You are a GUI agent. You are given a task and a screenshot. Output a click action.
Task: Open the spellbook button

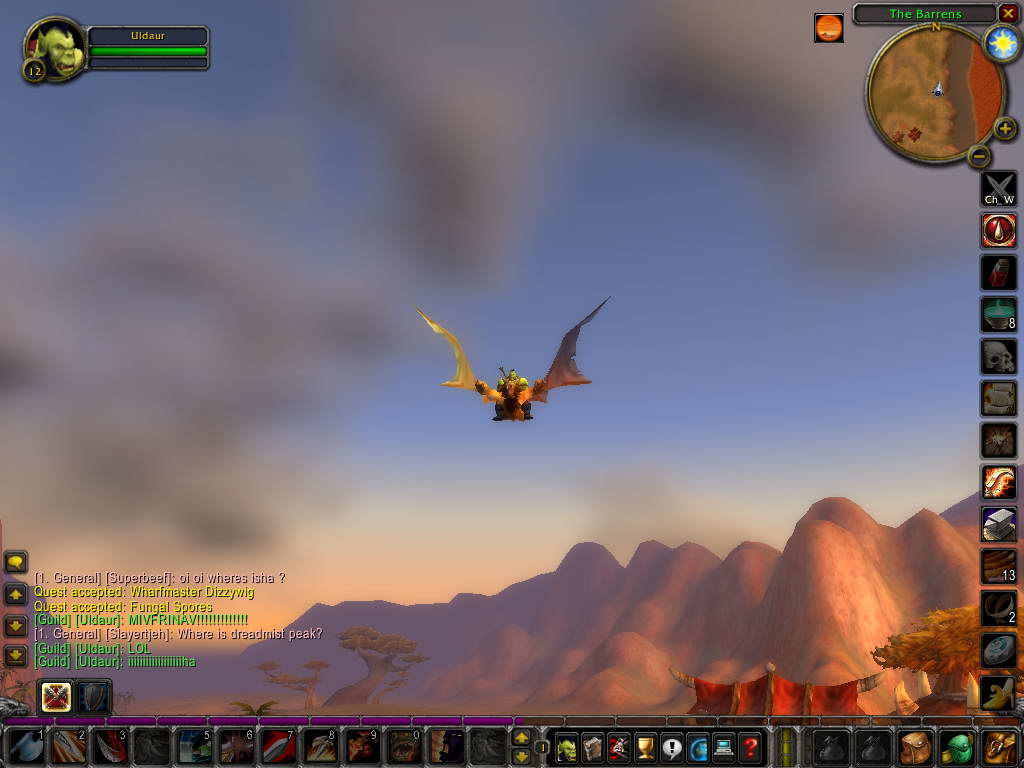pos(593,746)
